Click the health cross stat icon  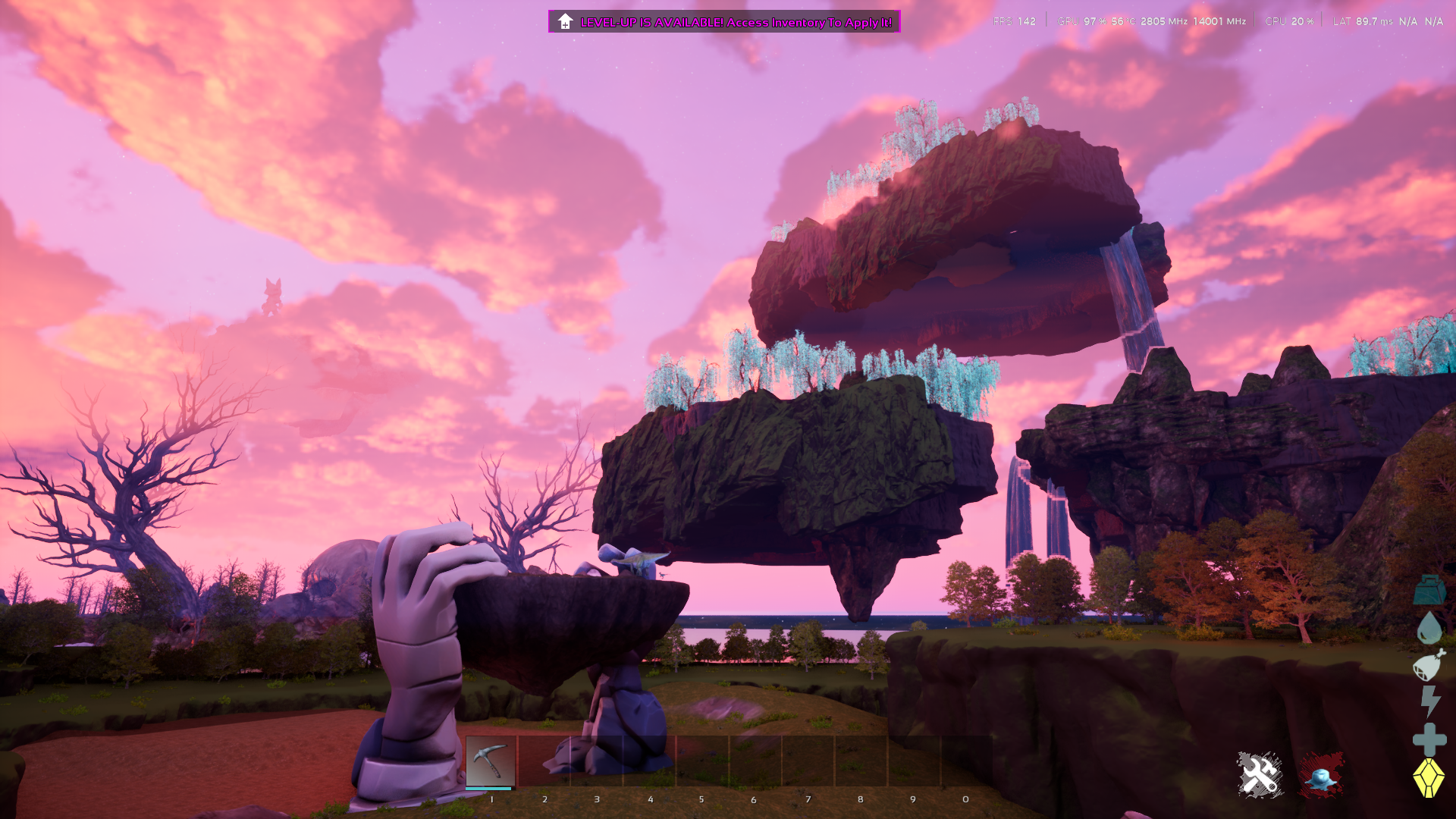click(1429, 739)
